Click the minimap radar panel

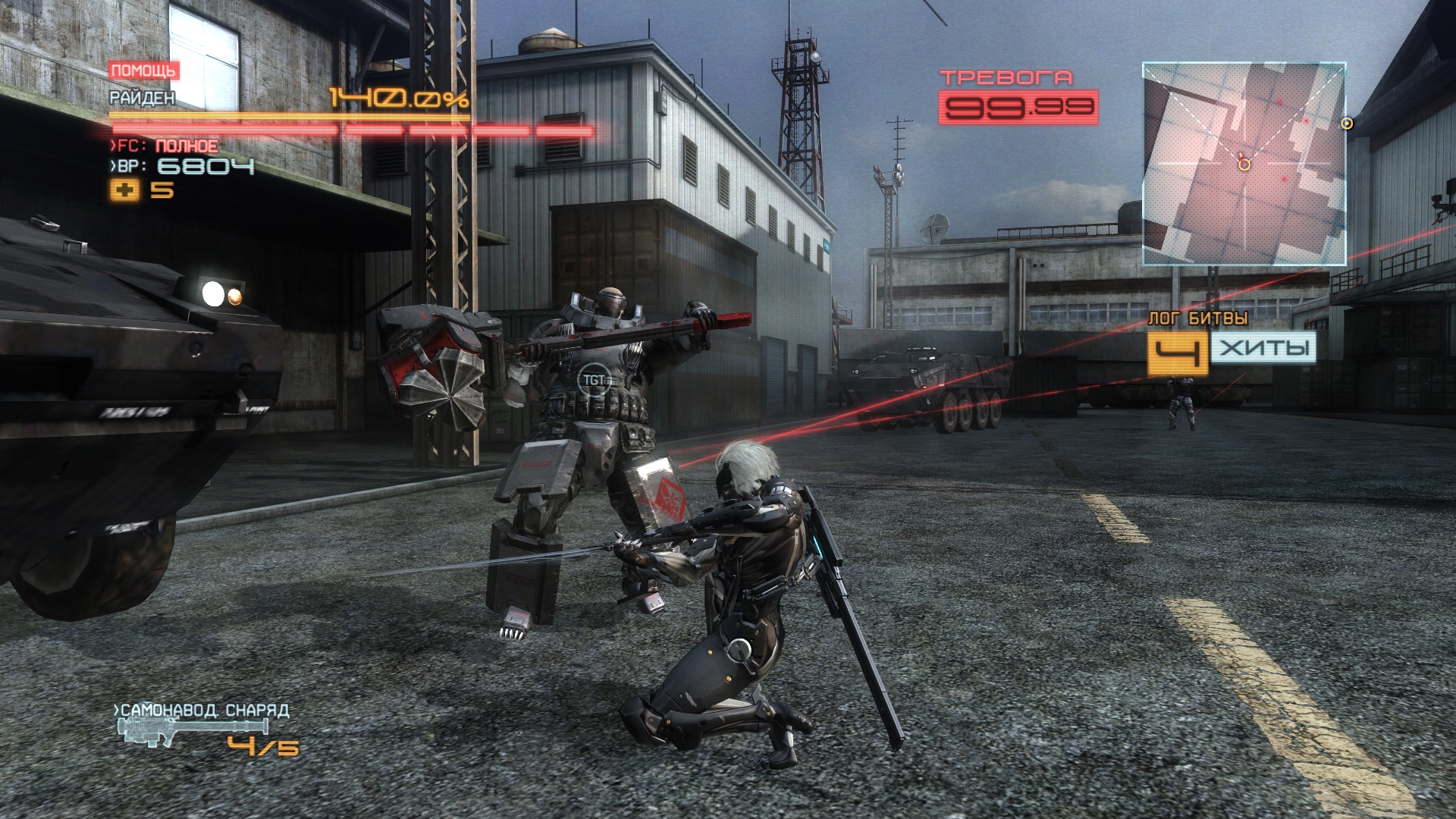tap(1244, 164)
